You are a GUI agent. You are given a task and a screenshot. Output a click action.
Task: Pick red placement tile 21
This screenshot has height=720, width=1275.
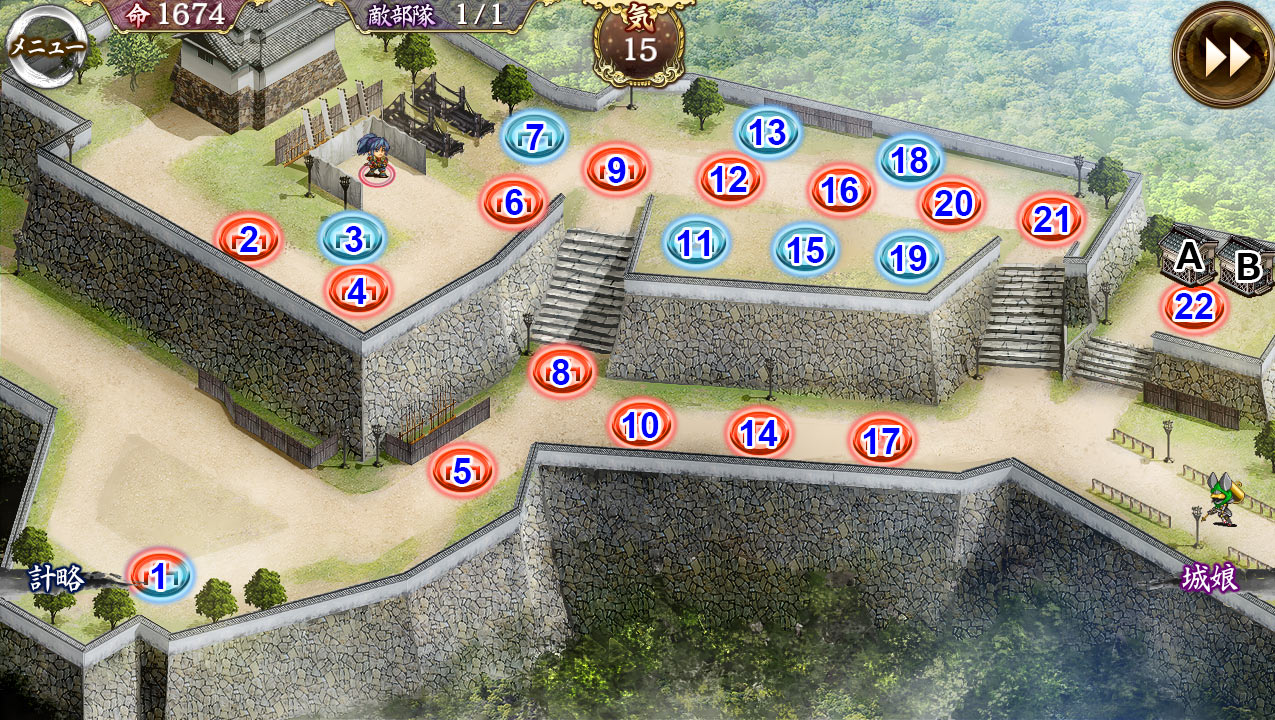tap(1051, 220)
